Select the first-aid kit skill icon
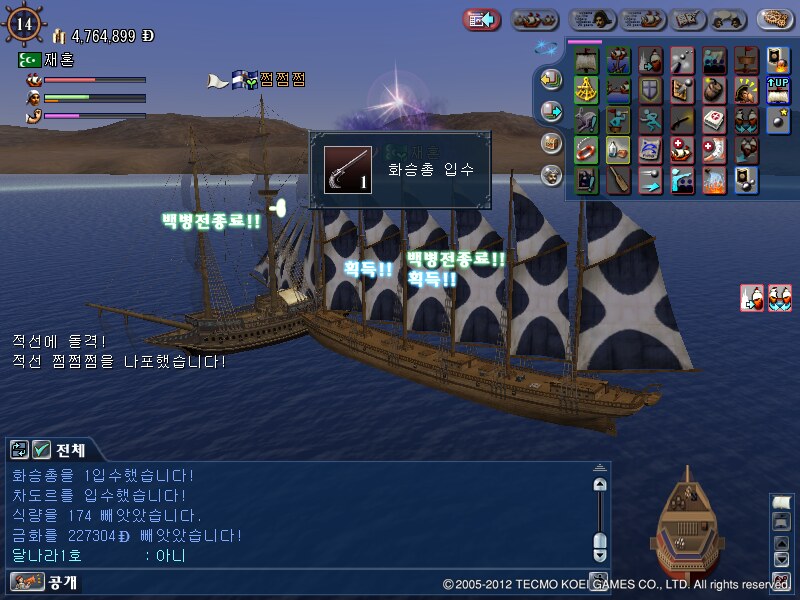 715,121
